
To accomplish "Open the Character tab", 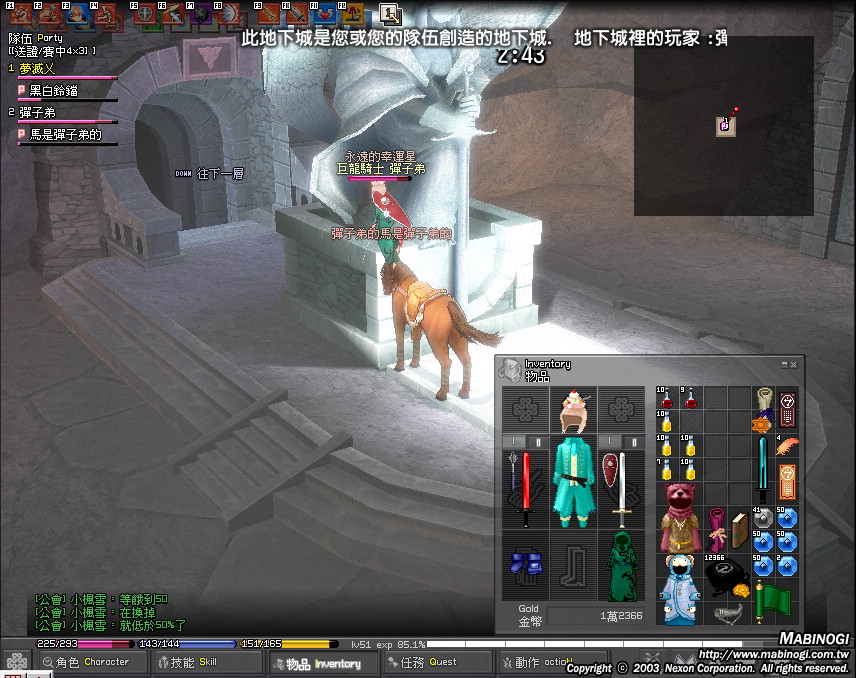I will (x=93, y=662).
